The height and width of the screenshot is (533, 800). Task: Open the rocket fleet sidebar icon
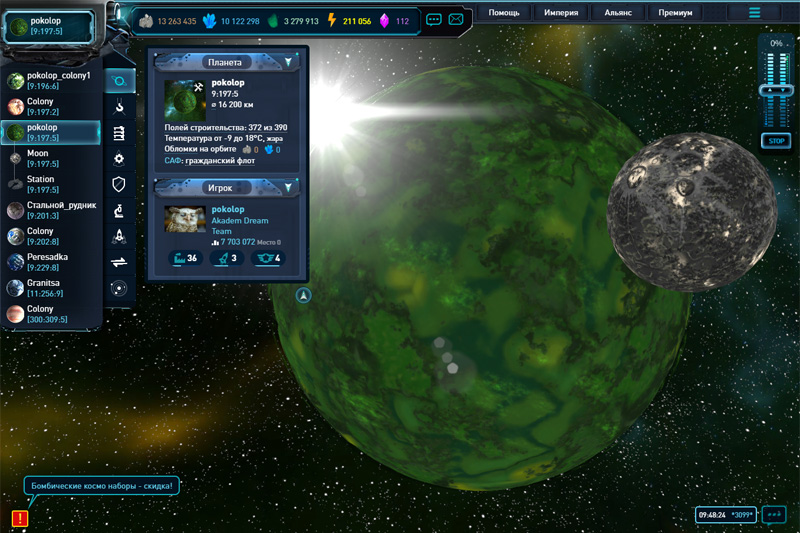pyautogui.click(x=119, y=236)
